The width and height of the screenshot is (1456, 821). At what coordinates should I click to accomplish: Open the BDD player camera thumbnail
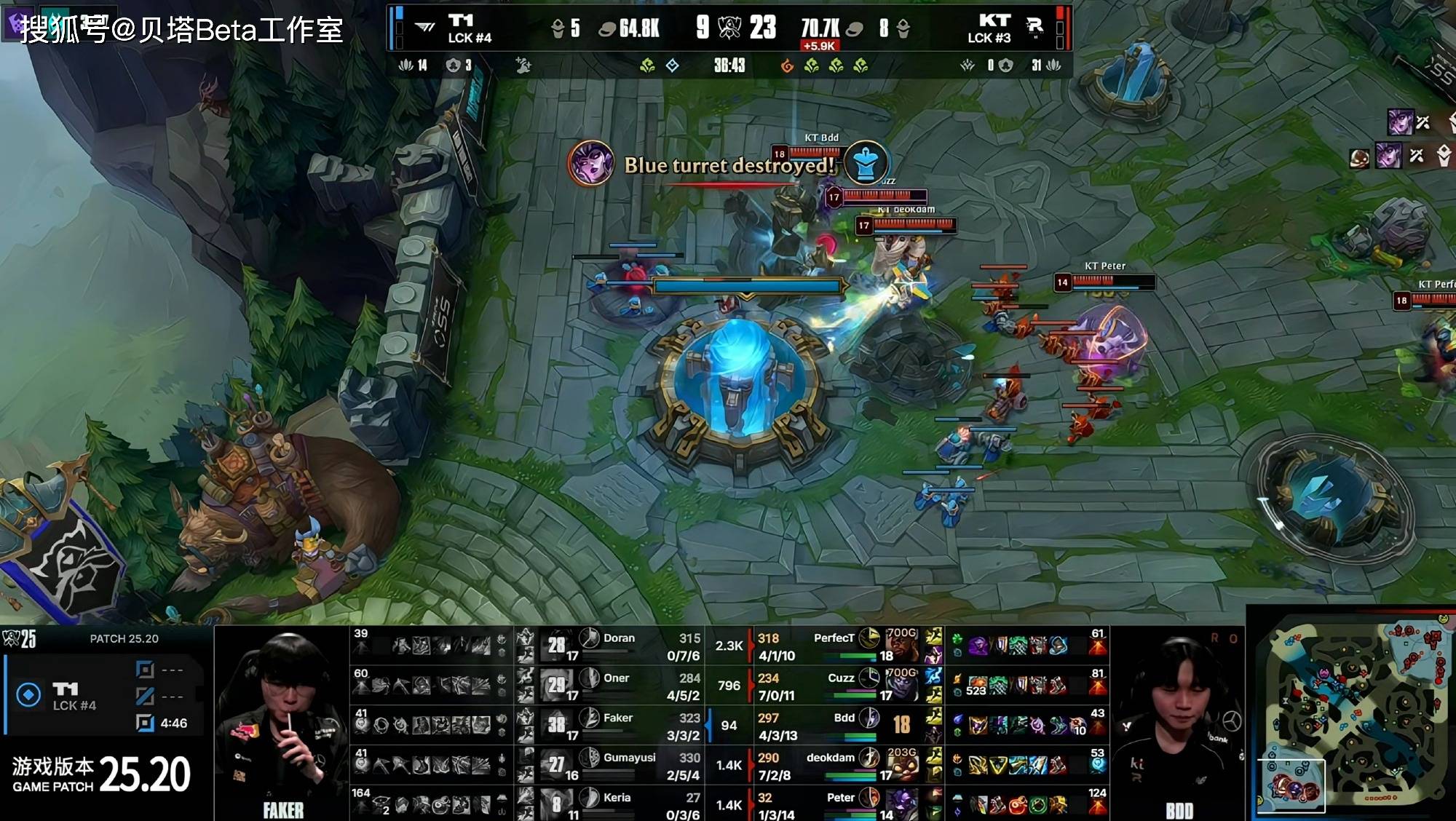[x=1178, y=724]
